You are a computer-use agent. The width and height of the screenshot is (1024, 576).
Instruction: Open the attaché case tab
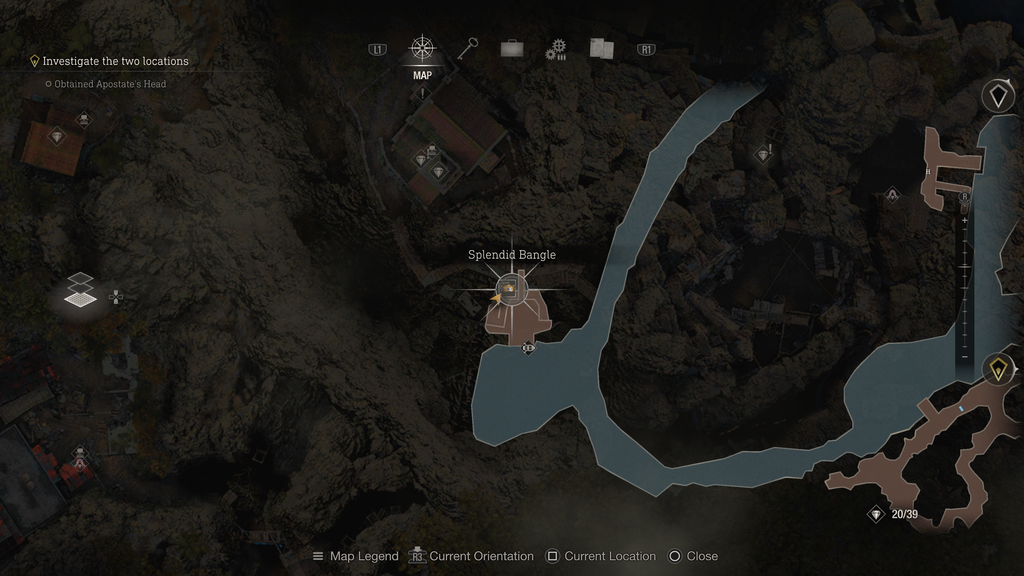click(x=511, y=48)
